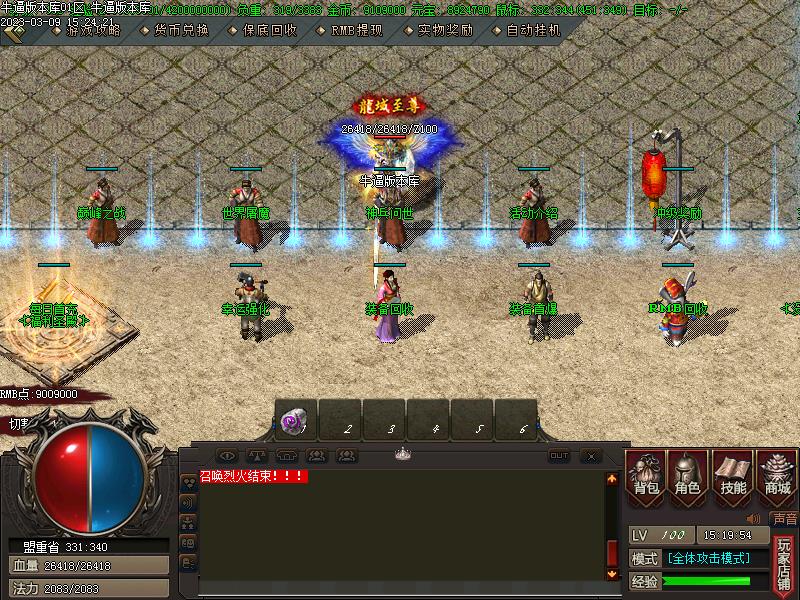Open the 技能 skills panel
Image resolution: width=800 pixels, height=600 pixels.
tap(733, 476)
